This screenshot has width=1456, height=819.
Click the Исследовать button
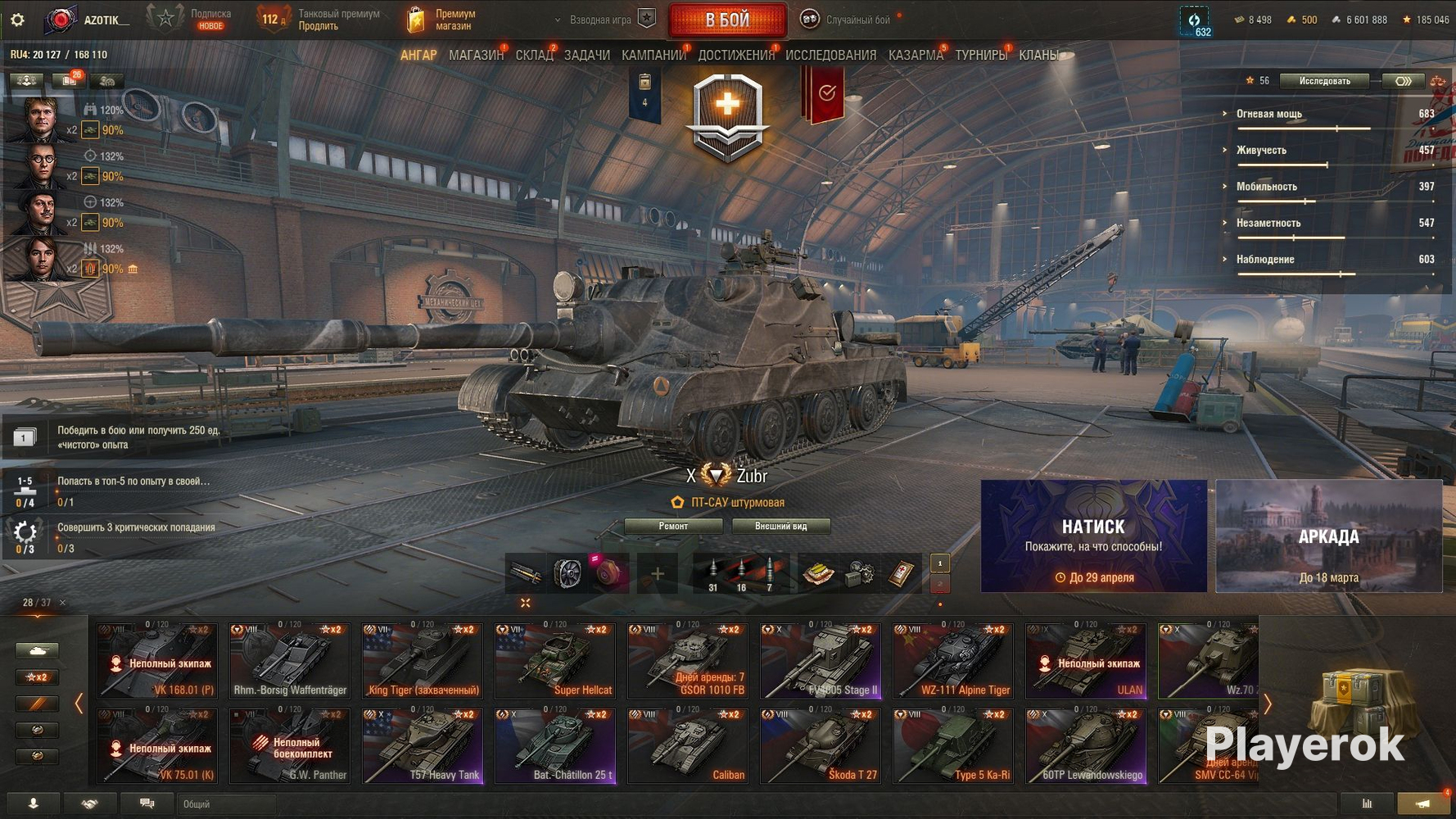[1324, 80]
